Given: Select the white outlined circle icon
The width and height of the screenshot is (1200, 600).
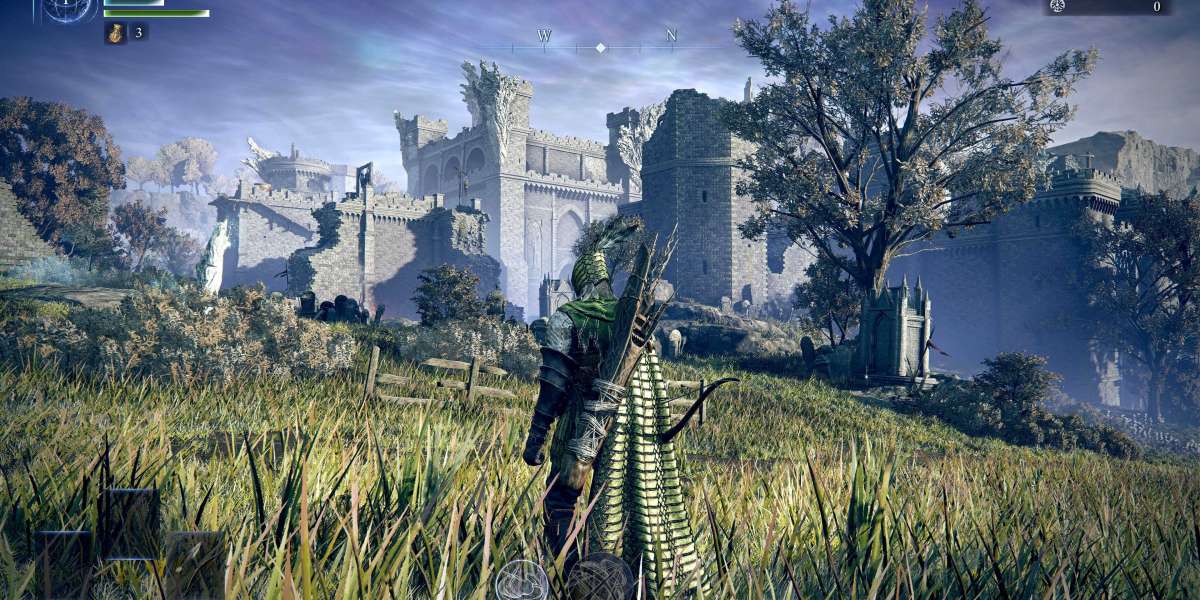Looking at the screenshot, I should tap(521, 581).
